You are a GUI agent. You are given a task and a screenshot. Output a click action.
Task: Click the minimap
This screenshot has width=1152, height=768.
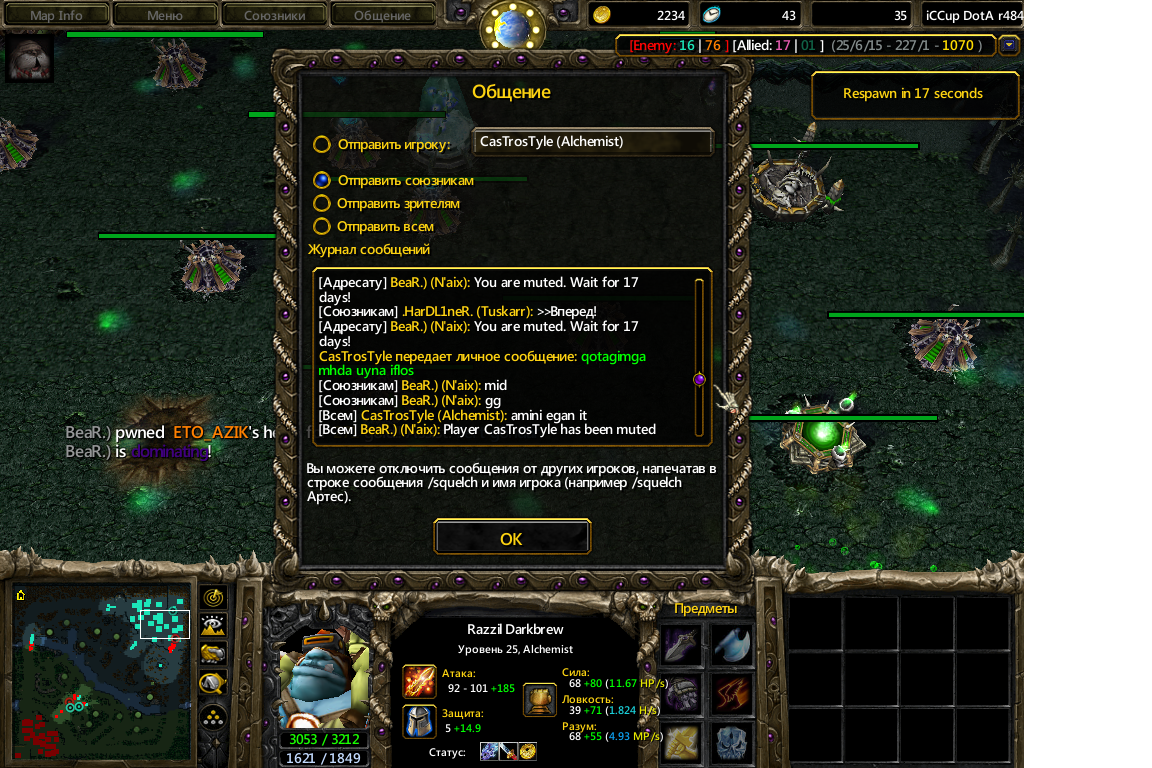click(x=102, y=672)
